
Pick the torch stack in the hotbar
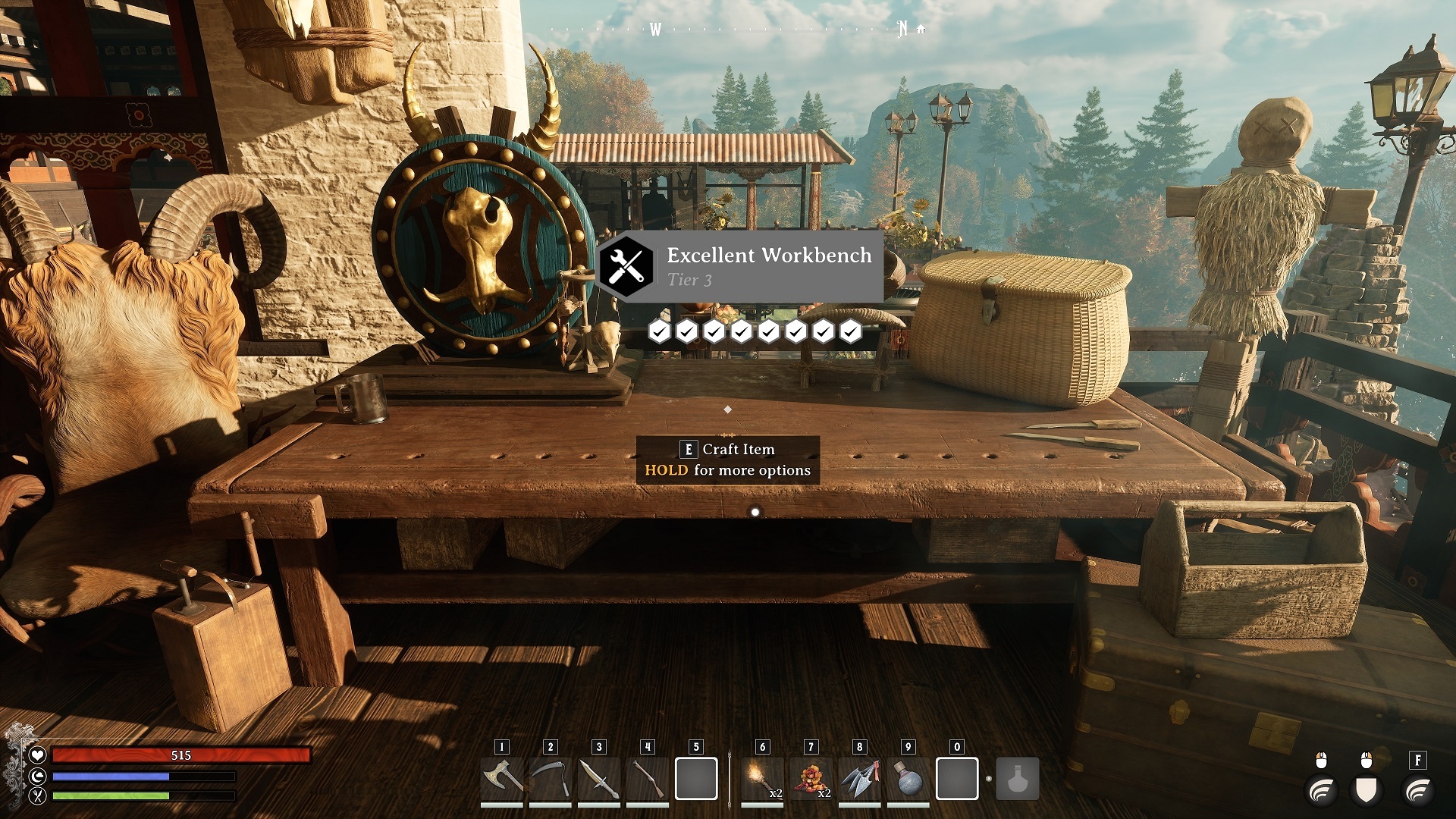(762, 779)
